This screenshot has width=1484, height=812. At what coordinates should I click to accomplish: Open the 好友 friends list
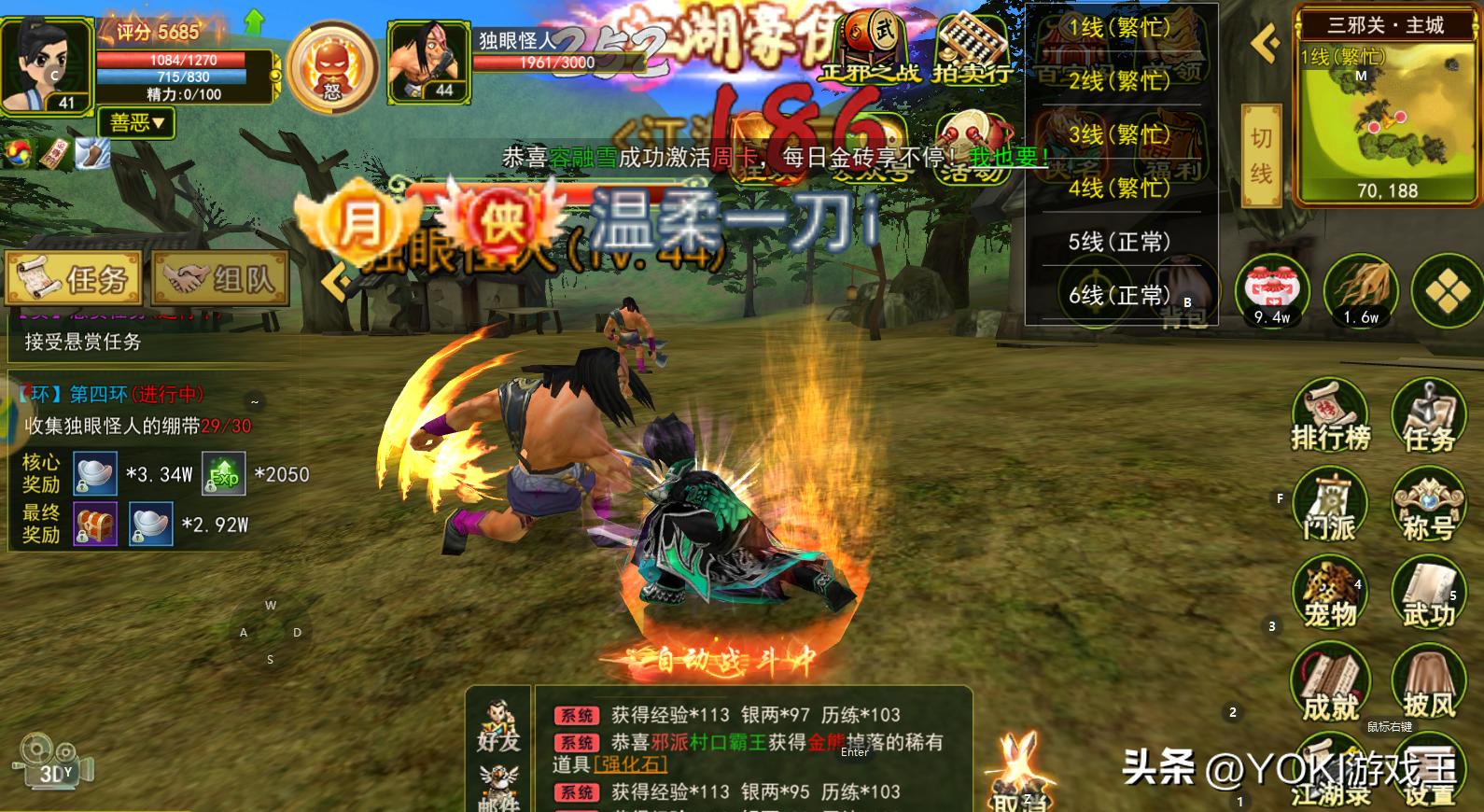point(497,725)
